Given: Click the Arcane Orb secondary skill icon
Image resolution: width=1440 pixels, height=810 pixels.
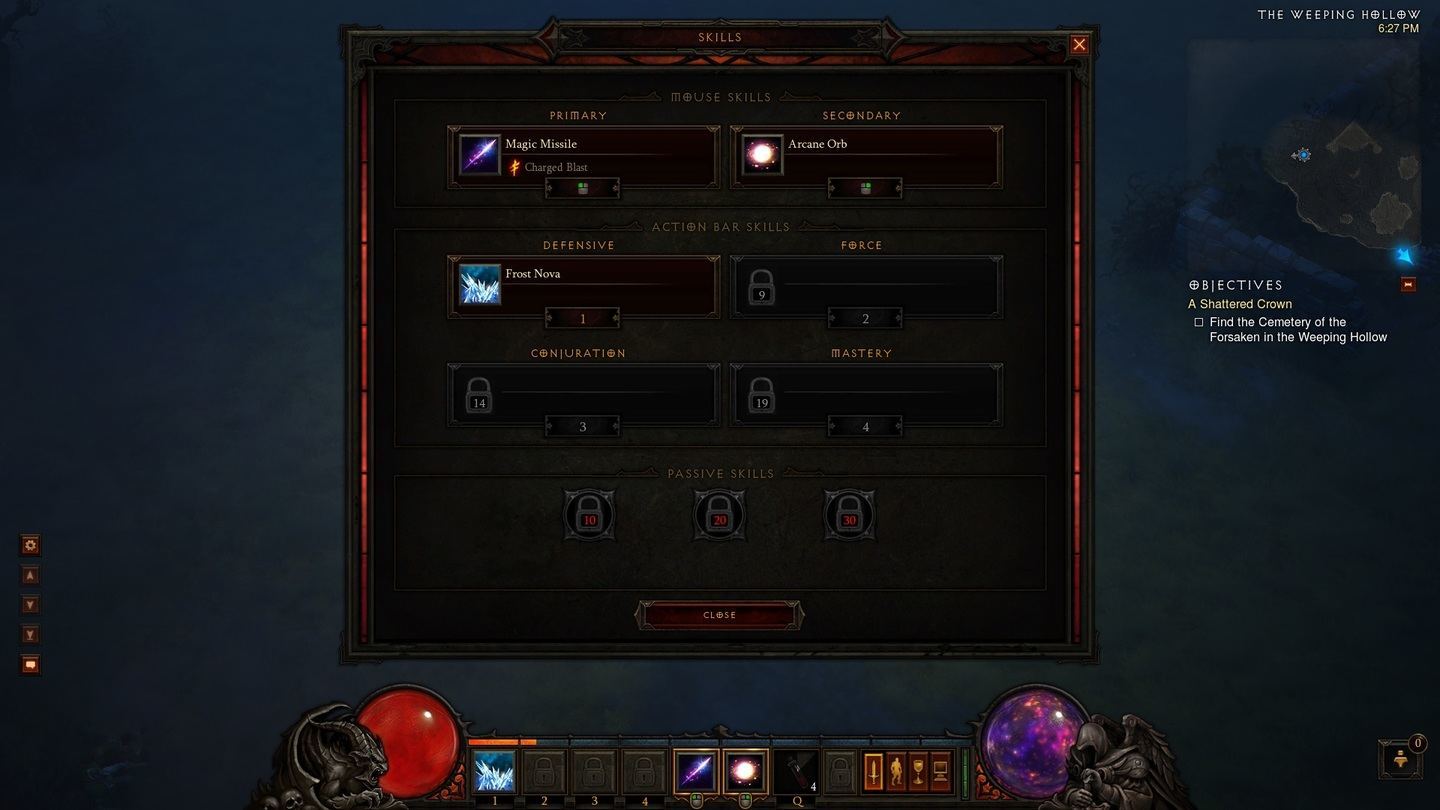Looking at the screenshot, I should 761,153.
